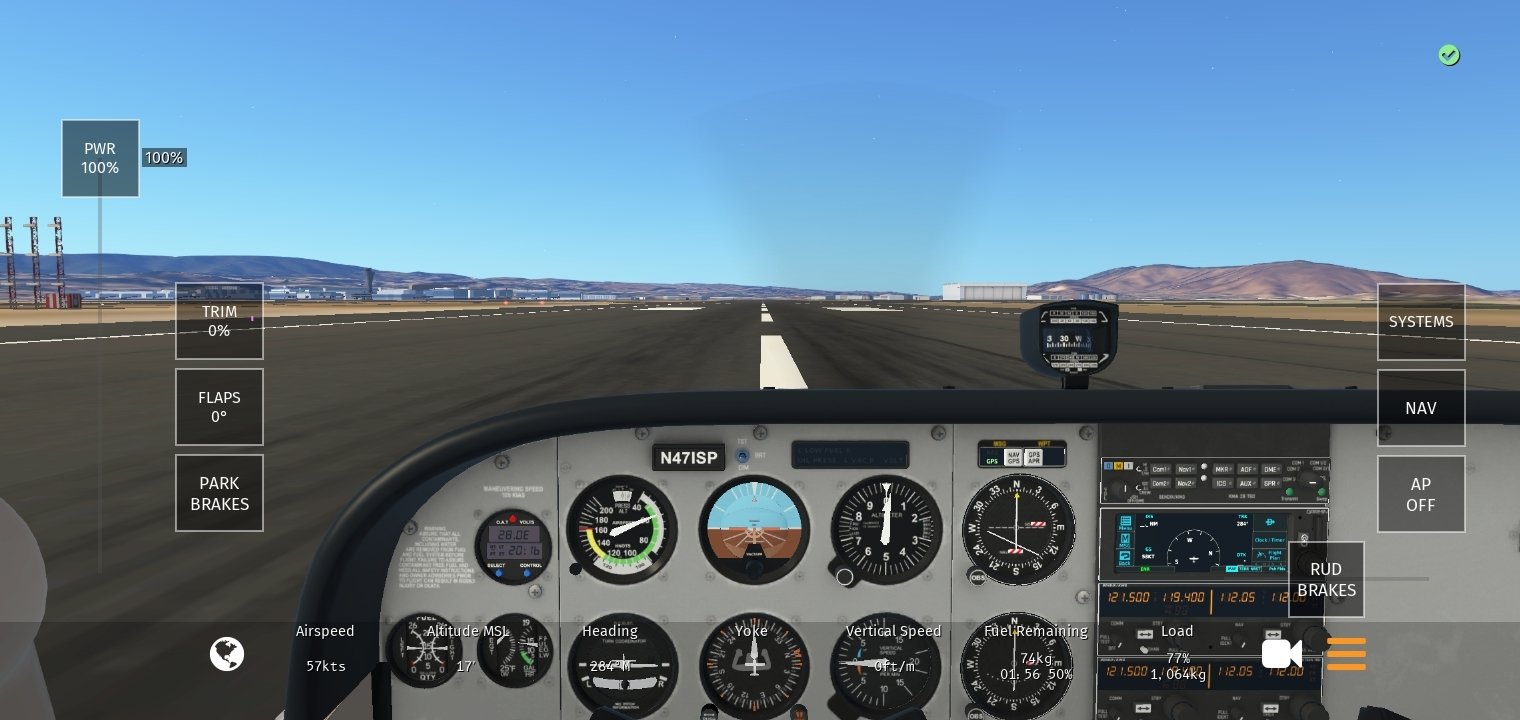The image size is (1520, 720).
Task: Open the TRIM 0% control
Action: pos(219,321)
